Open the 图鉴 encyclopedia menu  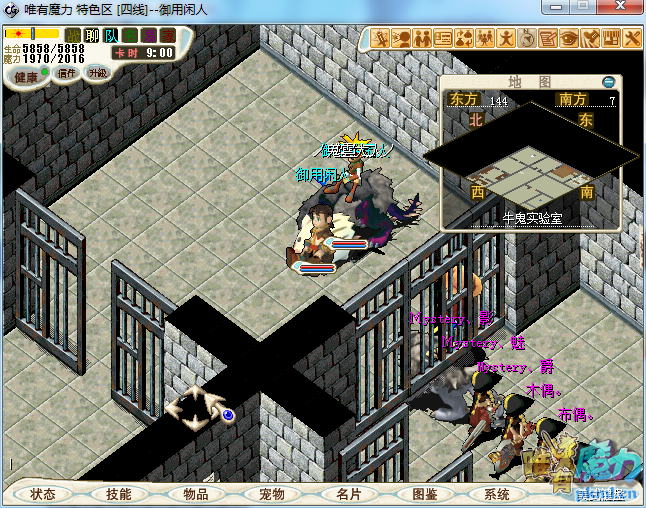pyautogui.click(x=424, y=494)
